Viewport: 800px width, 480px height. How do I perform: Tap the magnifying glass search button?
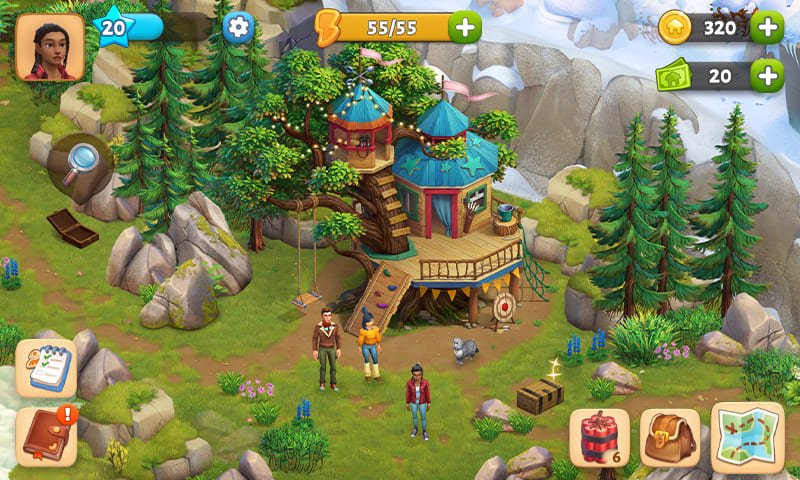[80, 161]
